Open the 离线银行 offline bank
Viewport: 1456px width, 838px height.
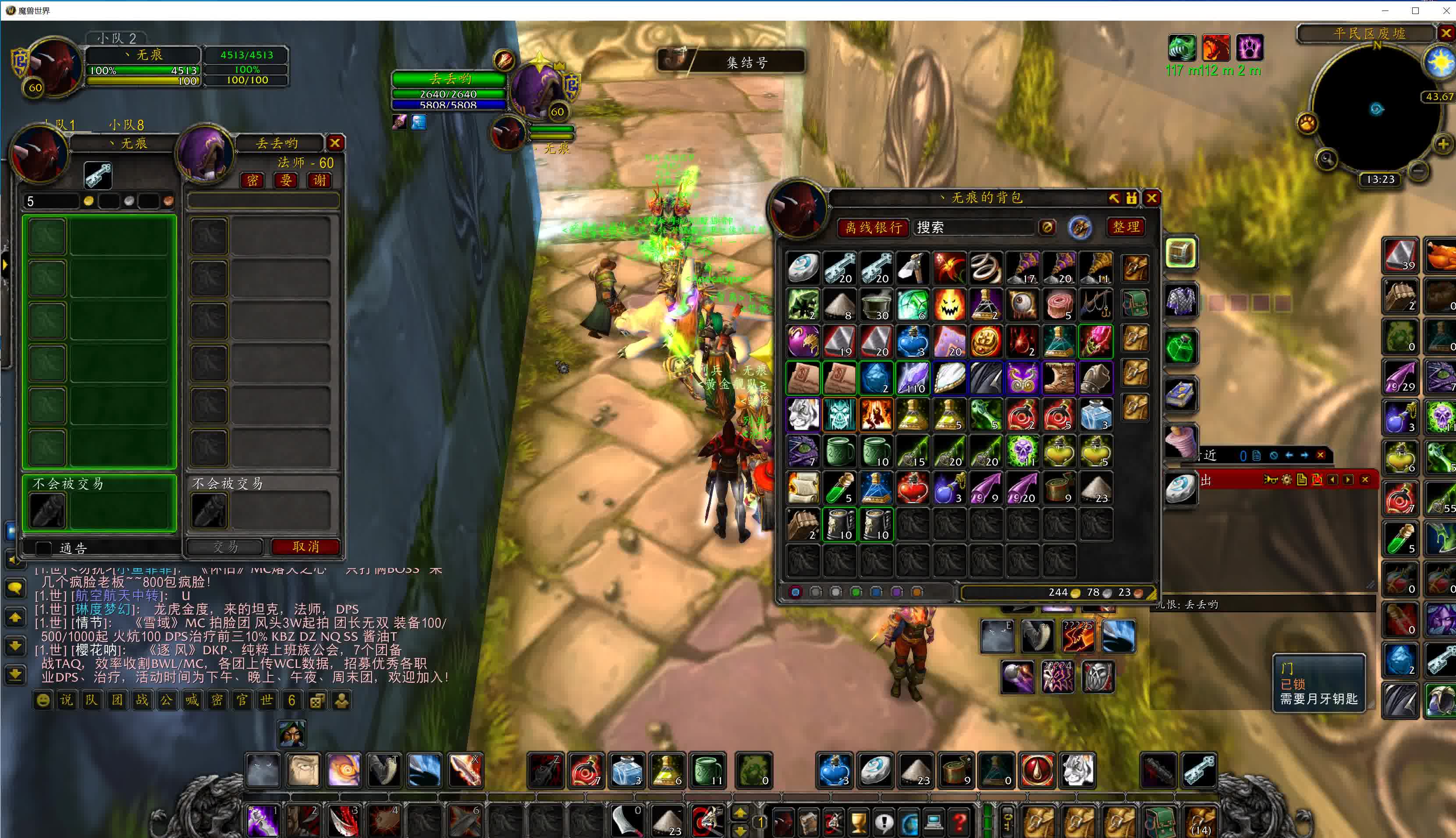873,227
